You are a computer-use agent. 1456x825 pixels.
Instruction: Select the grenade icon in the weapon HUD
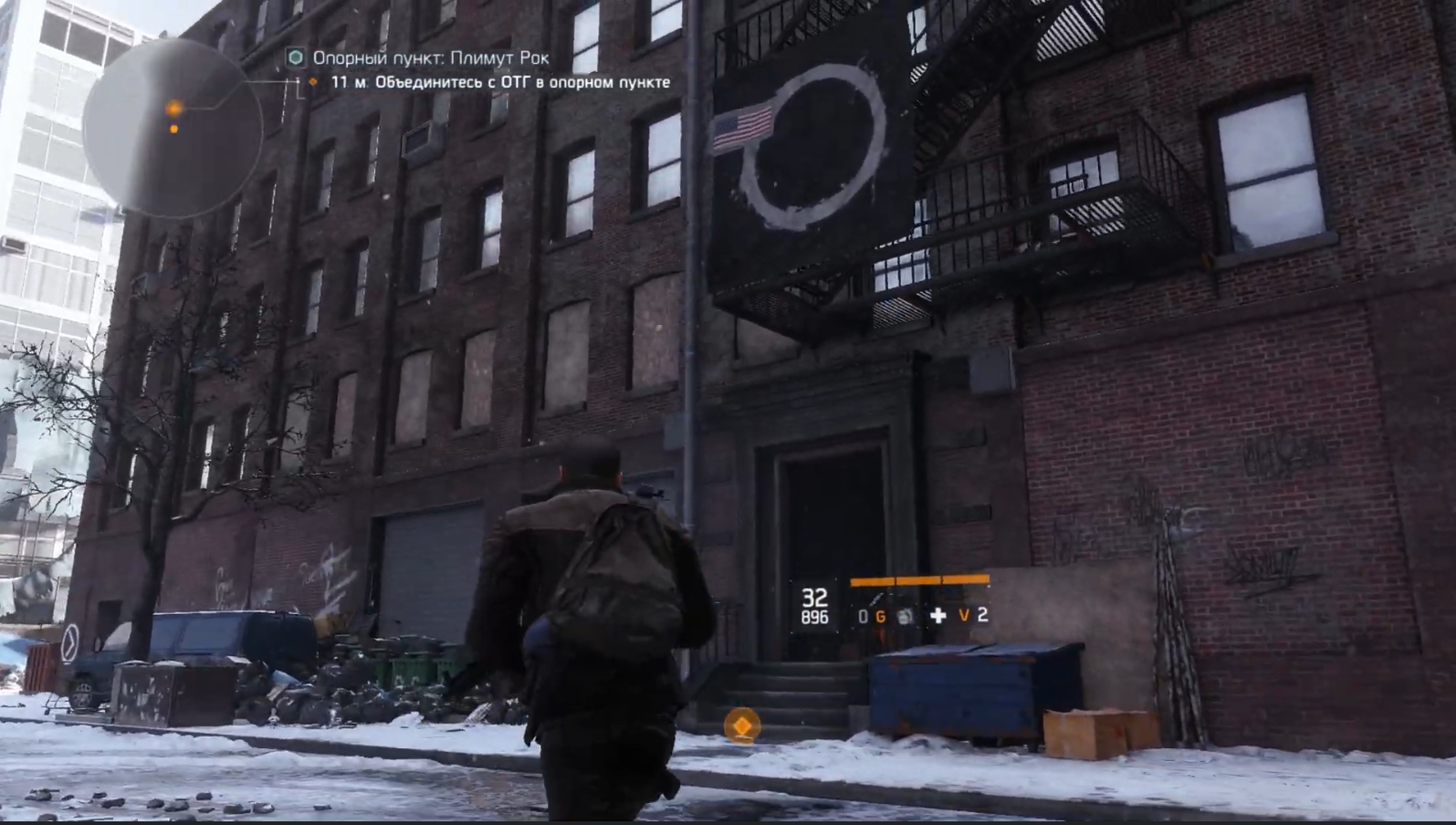click(x=904, y=616)
